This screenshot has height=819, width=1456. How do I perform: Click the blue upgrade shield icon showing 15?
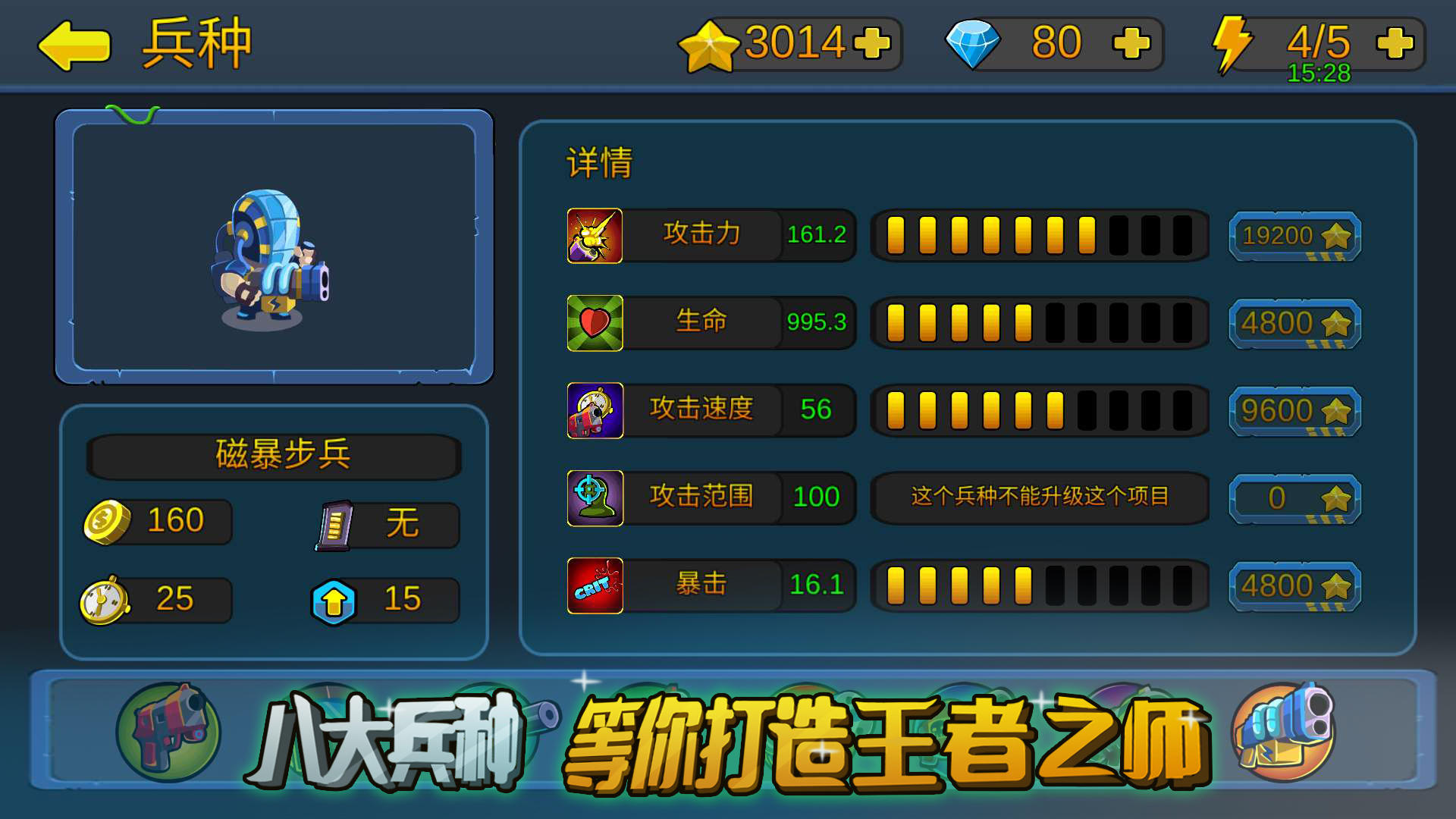pos(336,599)
